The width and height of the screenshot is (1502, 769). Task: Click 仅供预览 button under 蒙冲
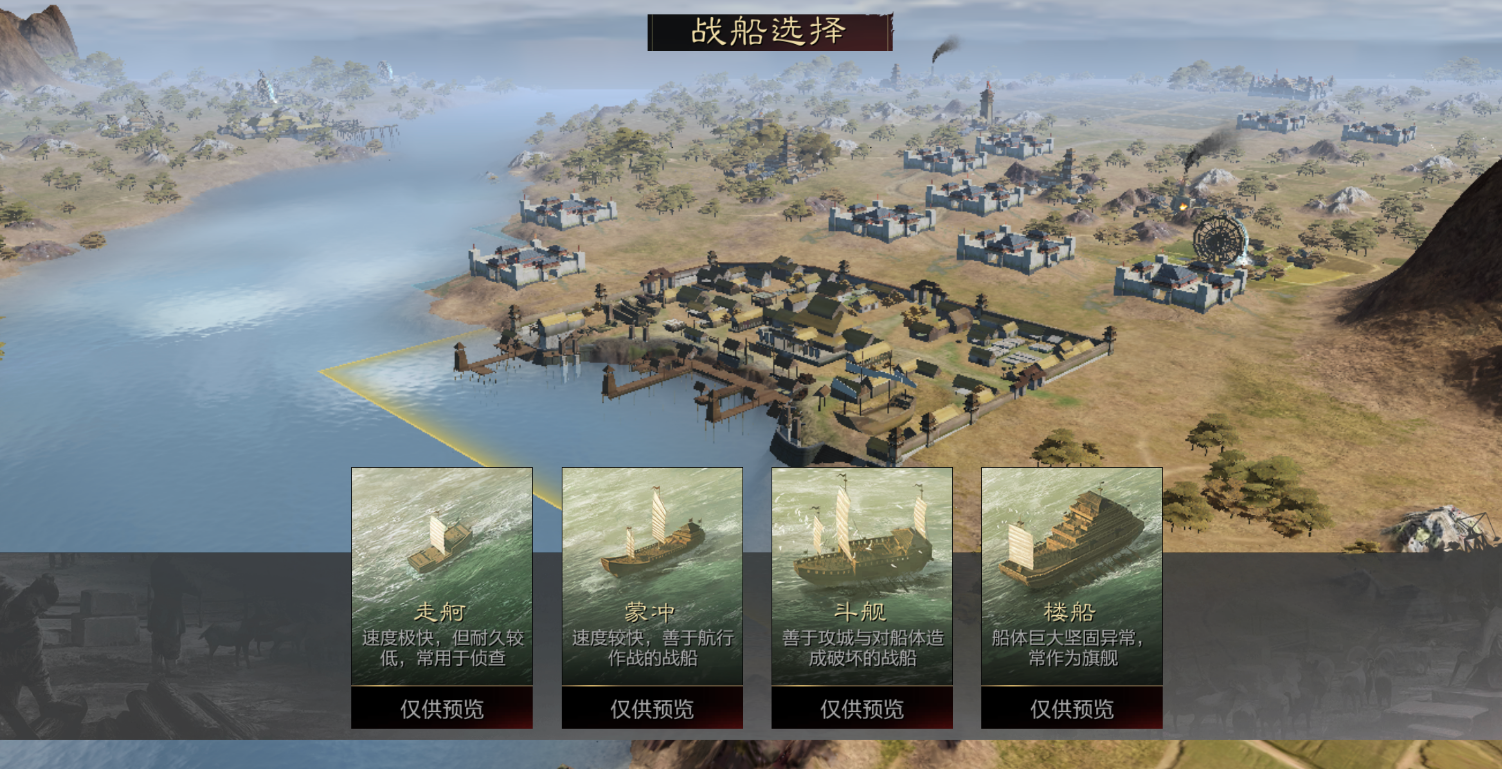pos(652,709)
